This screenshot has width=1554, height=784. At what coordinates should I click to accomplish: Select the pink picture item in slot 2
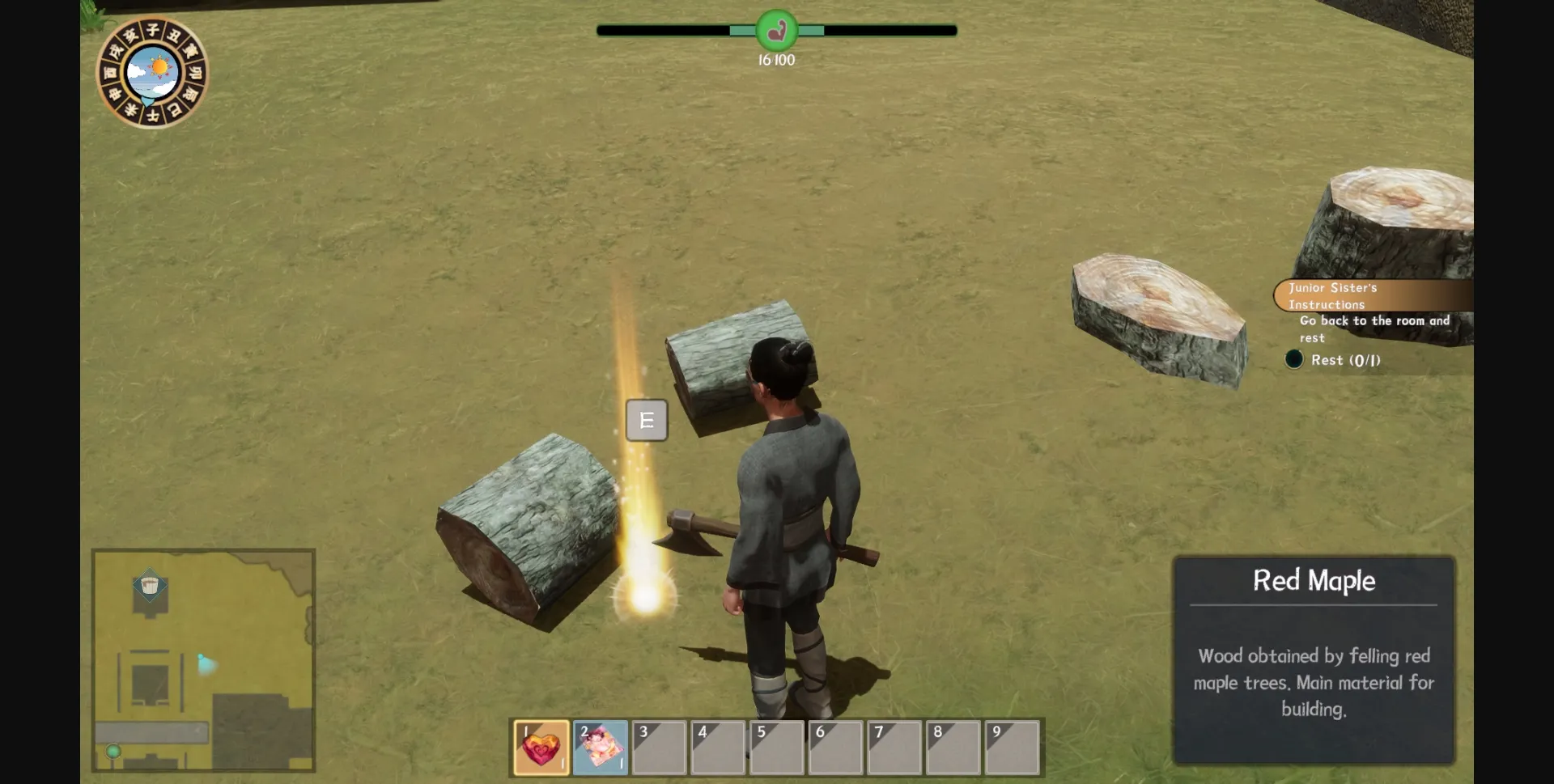600,747
